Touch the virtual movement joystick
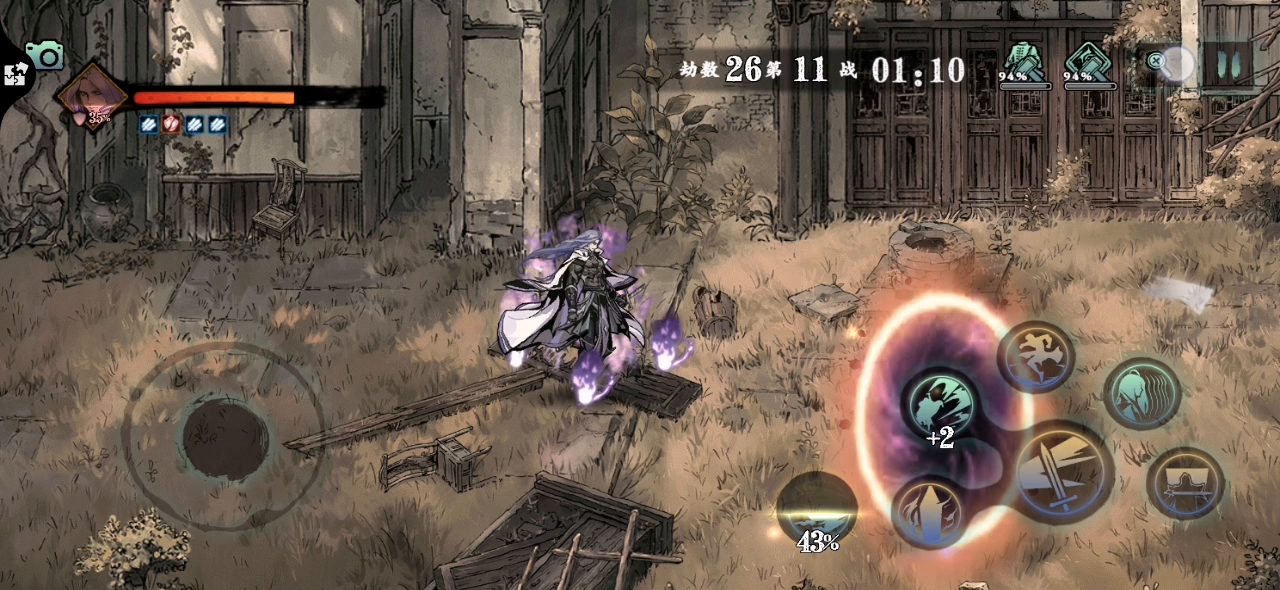The height and width of the screenshot is (590, 1280). click(225, 438)
